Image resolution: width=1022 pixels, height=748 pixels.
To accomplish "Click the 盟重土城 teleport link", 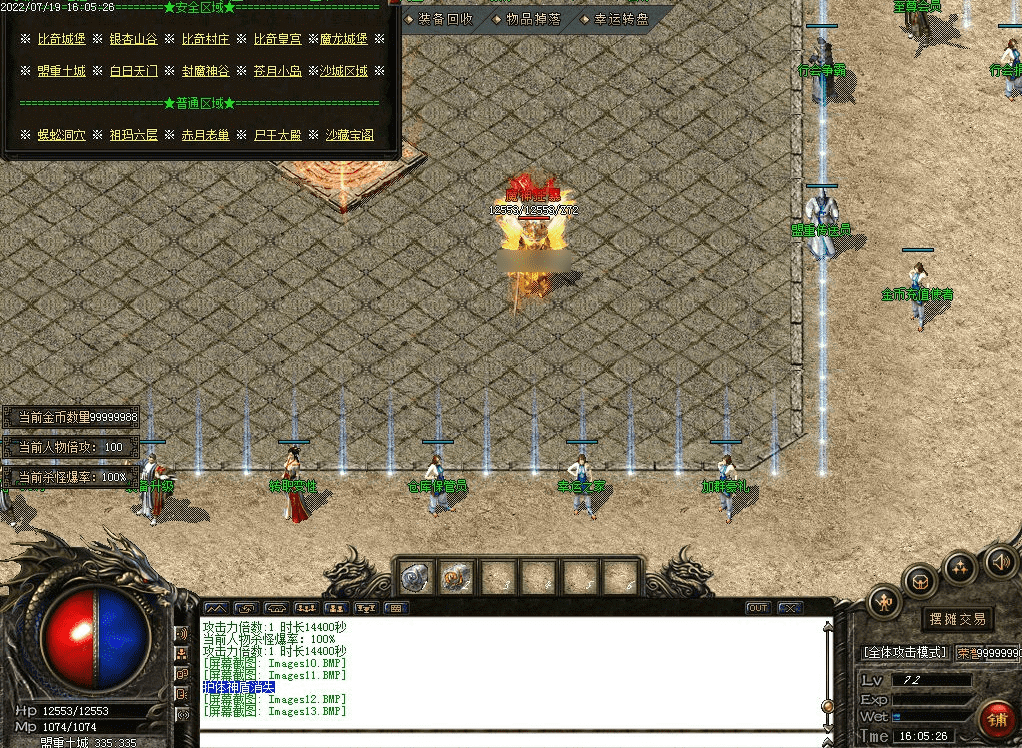I will pyautogui.click(x=63, y=71).
